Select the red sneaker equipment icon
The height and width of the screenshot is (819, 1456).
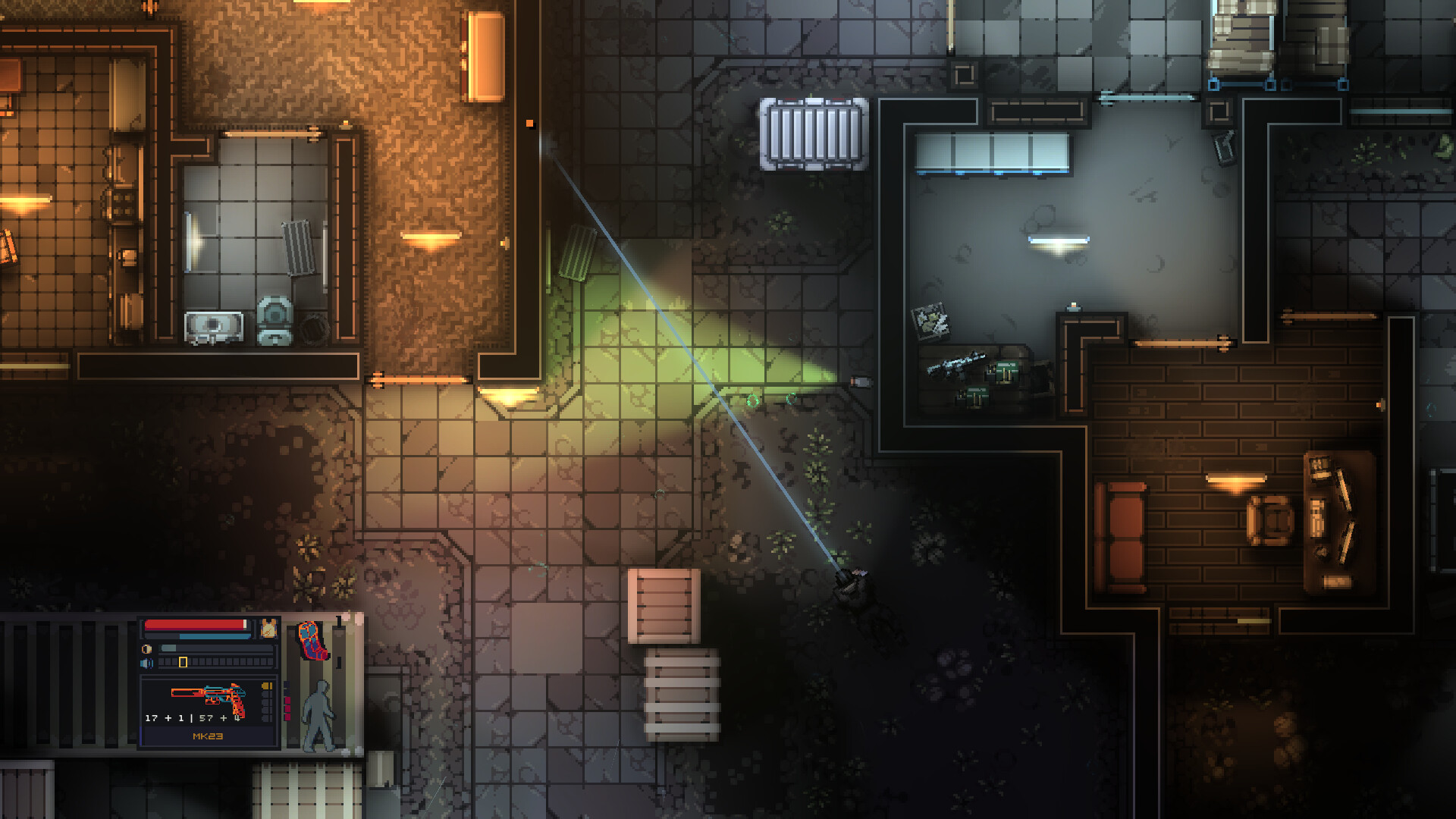tap(313, 639)
